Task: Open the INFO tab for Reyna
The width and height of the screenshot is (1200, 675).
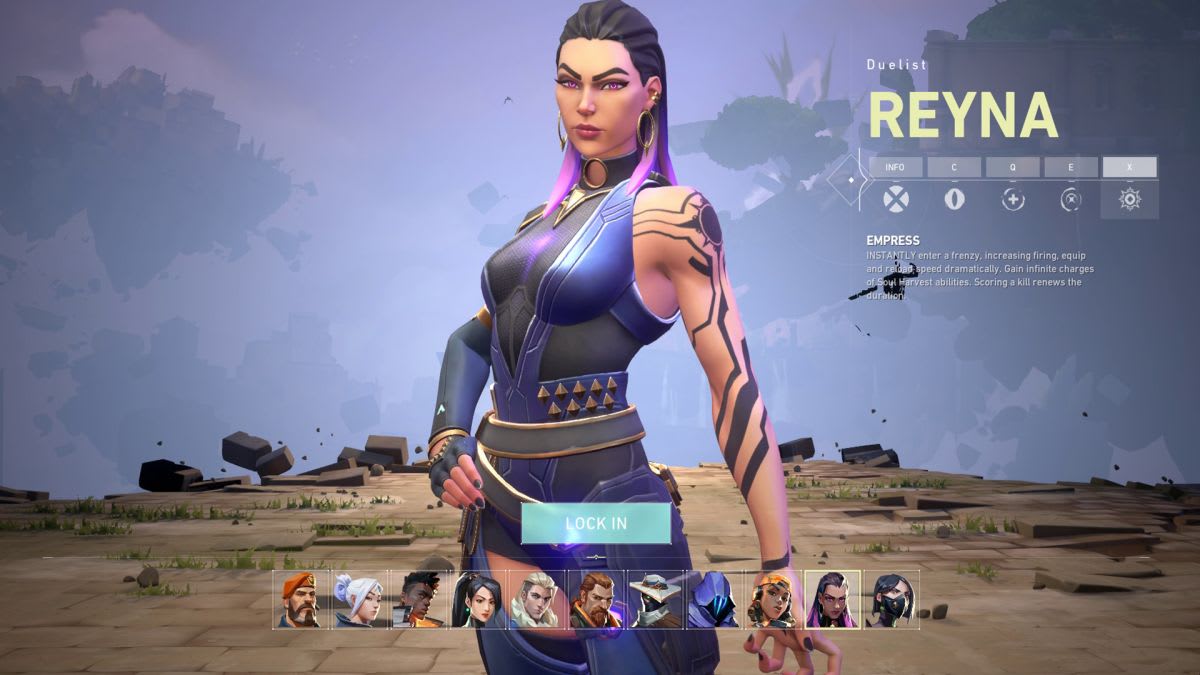Action: [895, 167]
